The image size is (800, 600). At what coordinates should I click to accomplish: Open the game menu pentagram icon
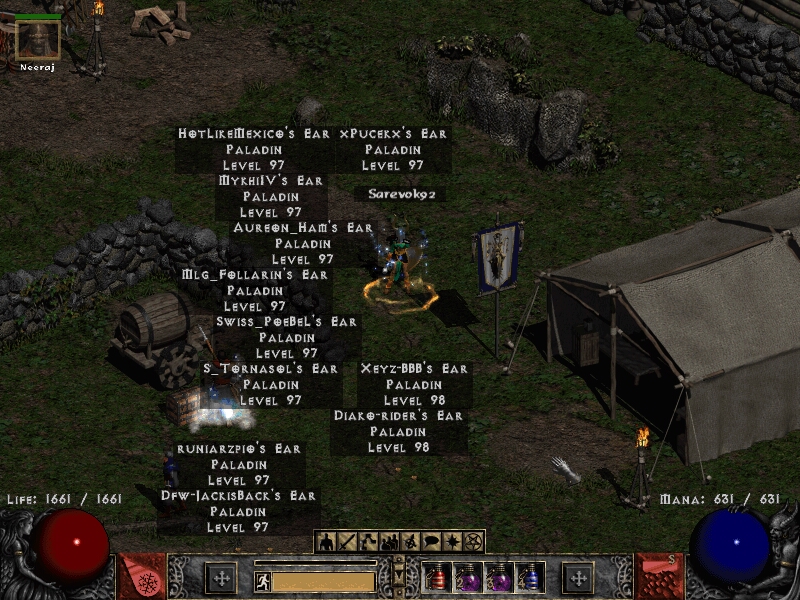(474, 542)
